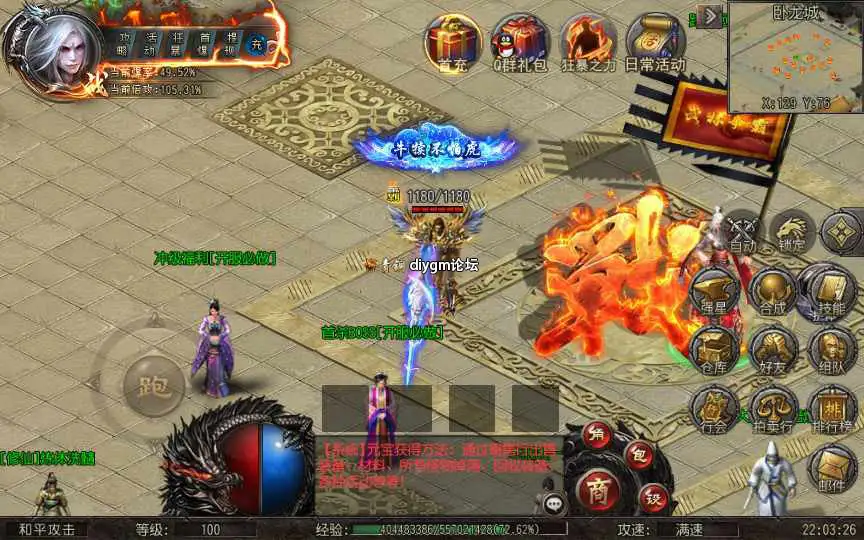Open the 商 shop button

[x=598, y=489]
